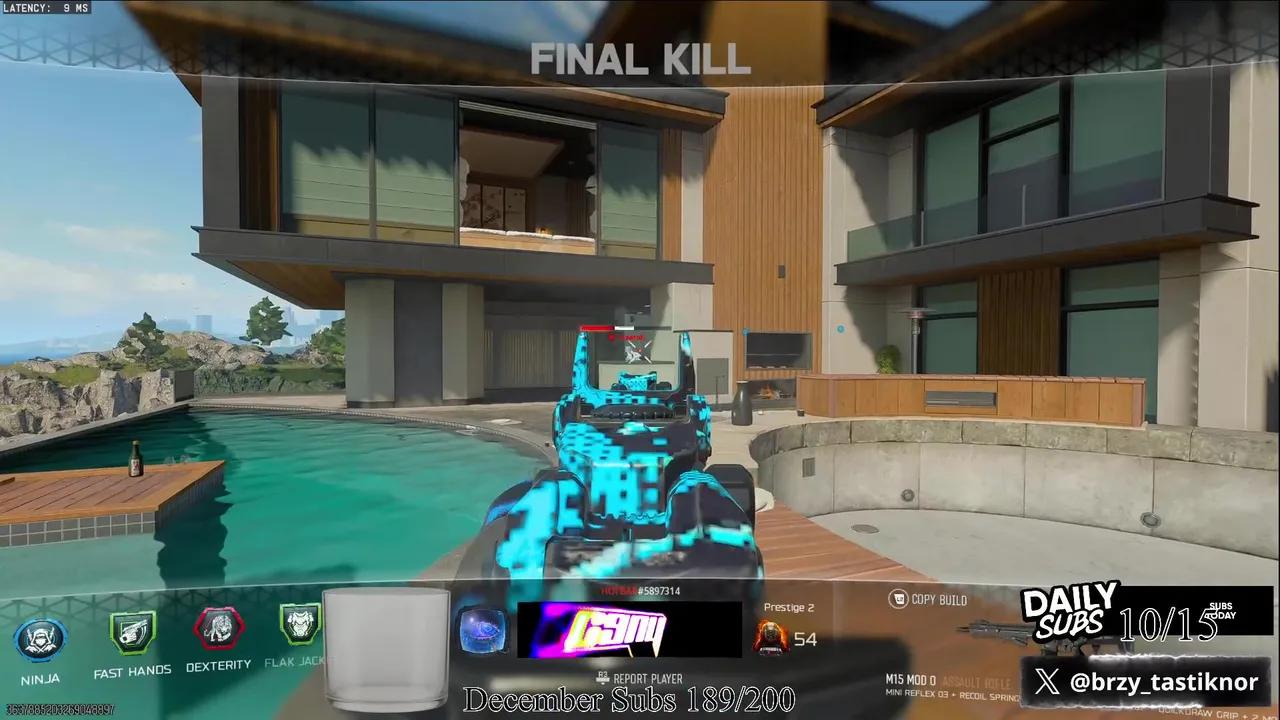Screen dimensions: 1280x720
Task: Select the Dexterity perk icon
Action: coord(220,628)
